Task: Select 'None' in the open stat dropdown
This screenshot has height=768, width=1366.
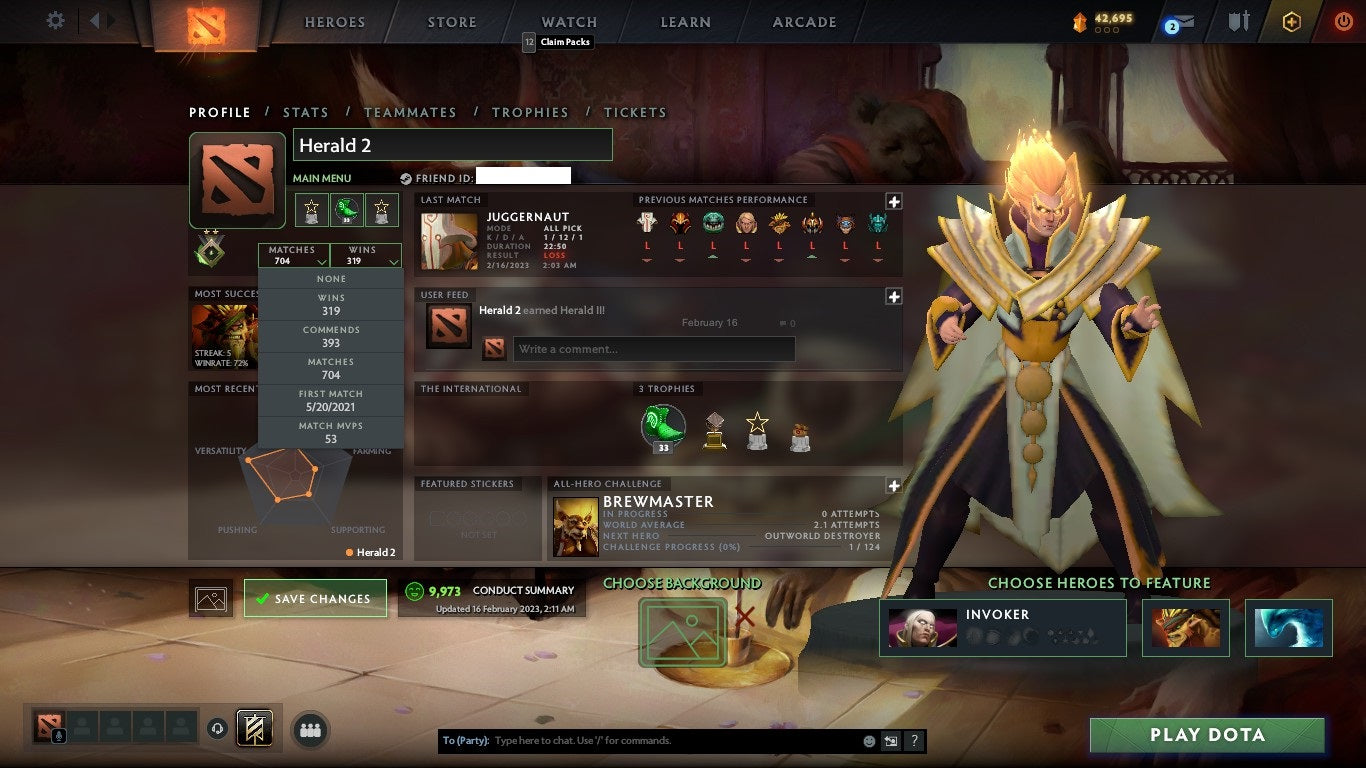Action: (x=331, y=277)
